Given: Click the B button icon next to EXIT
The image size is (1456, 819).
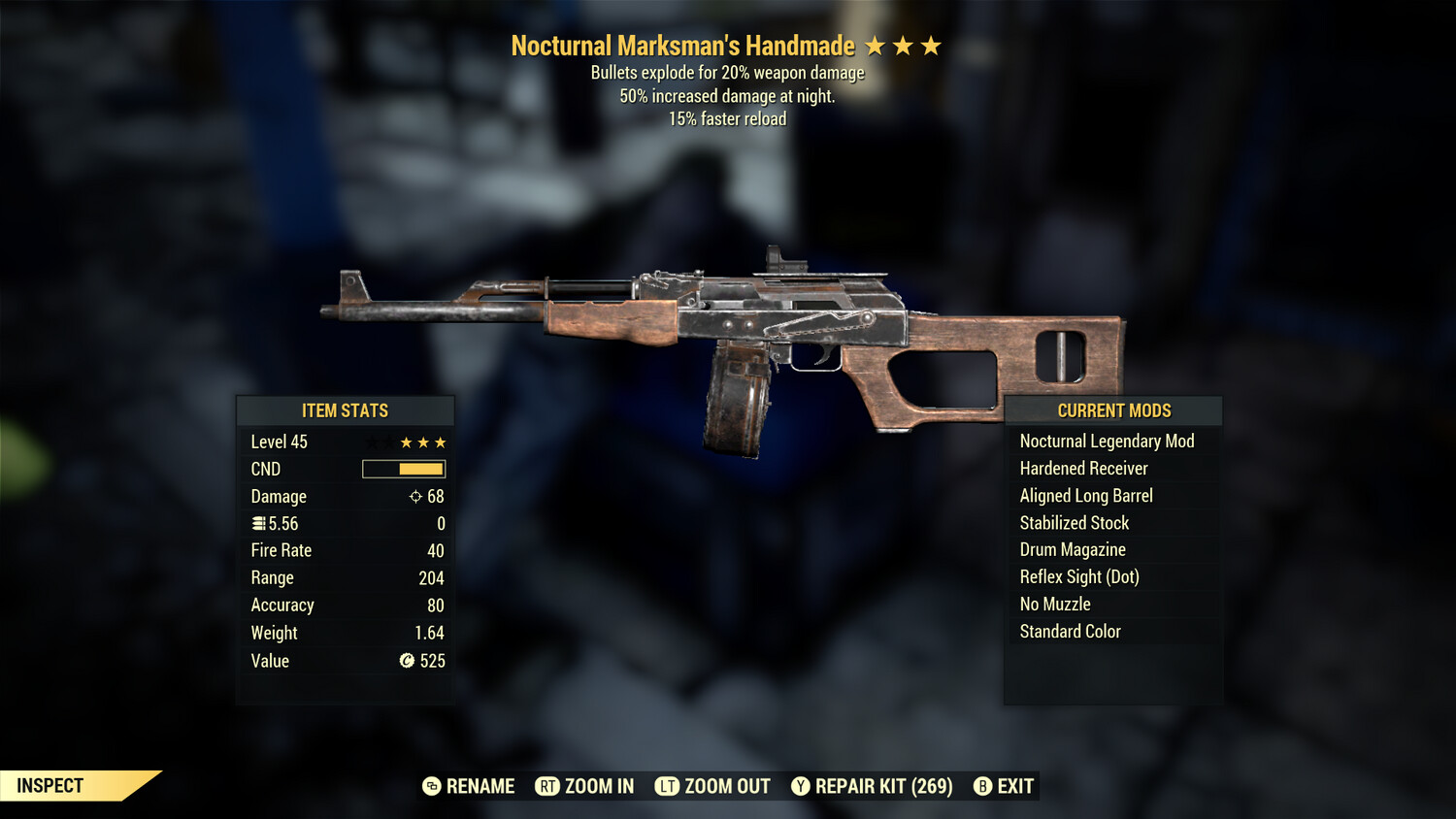Looking at the screenshot, I should point(982,786).
